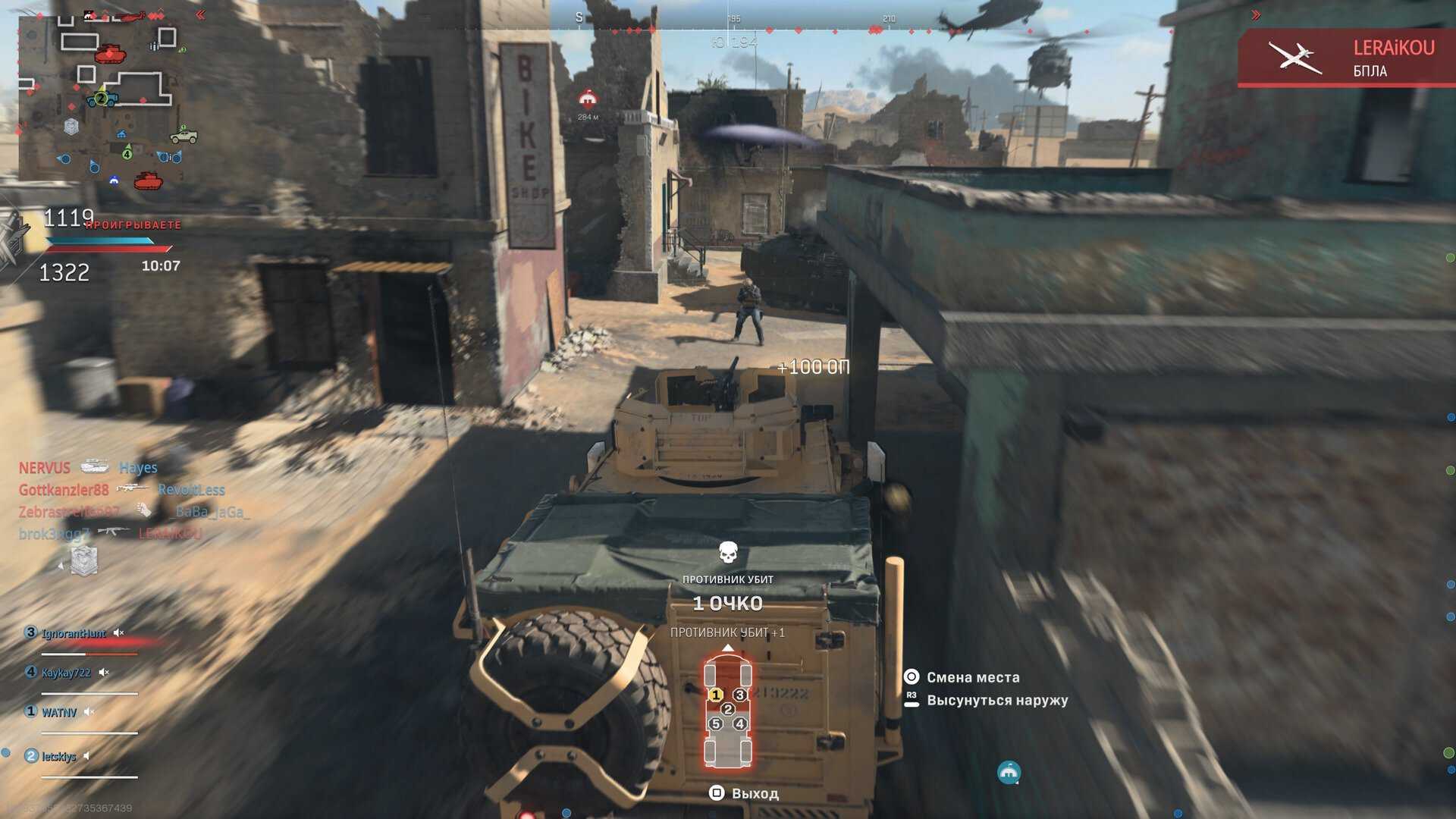Pick seat 5 in the vehicle layout

coord(716,723)
